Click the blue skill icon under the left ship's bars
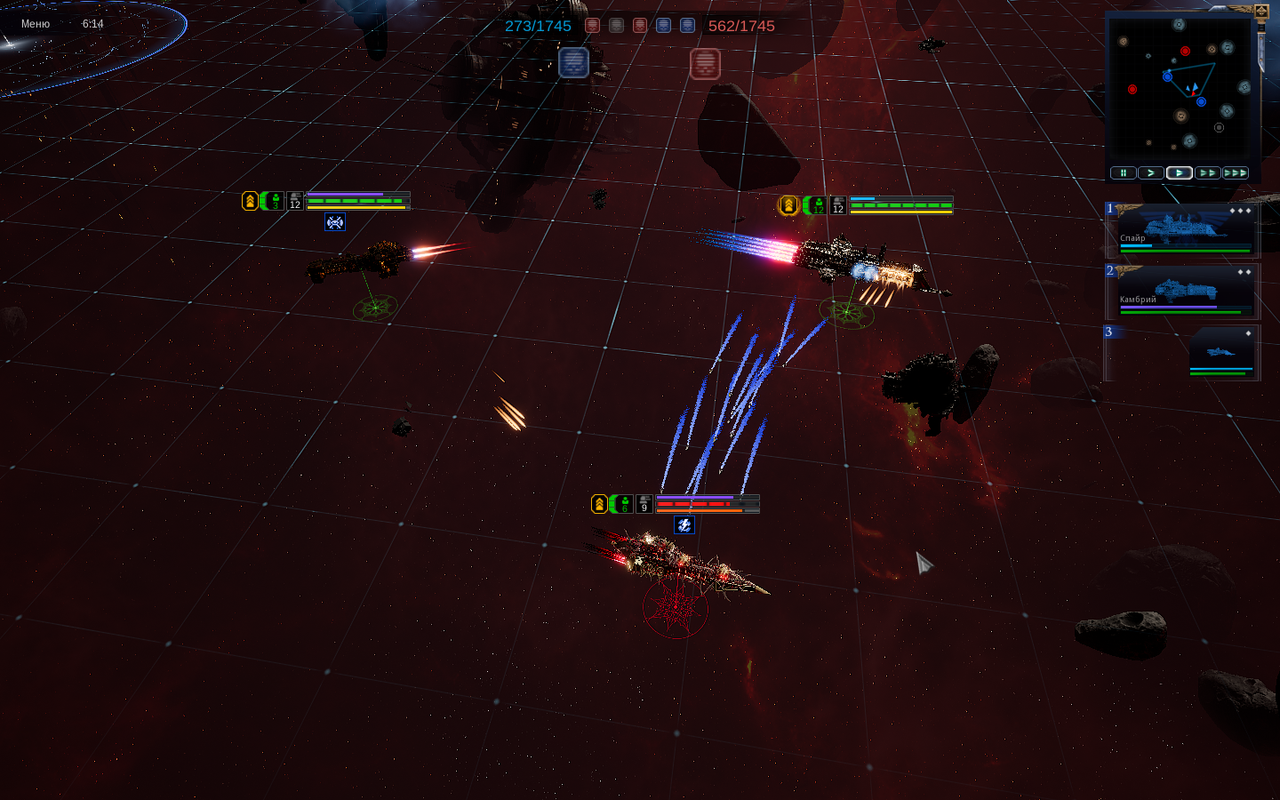This screenshot has width=1280, height=800. point(335,222)
